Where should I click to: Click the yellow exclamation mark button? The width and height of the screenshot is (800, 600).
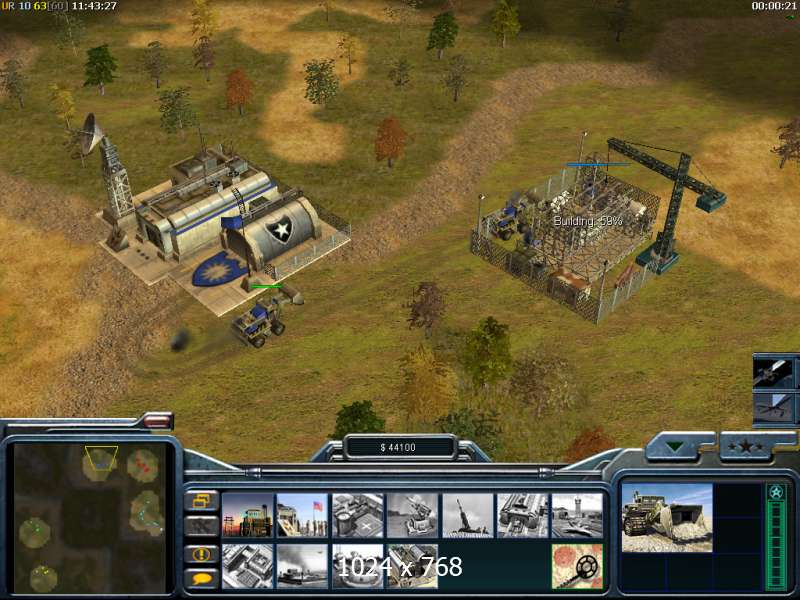coord(201,553)
